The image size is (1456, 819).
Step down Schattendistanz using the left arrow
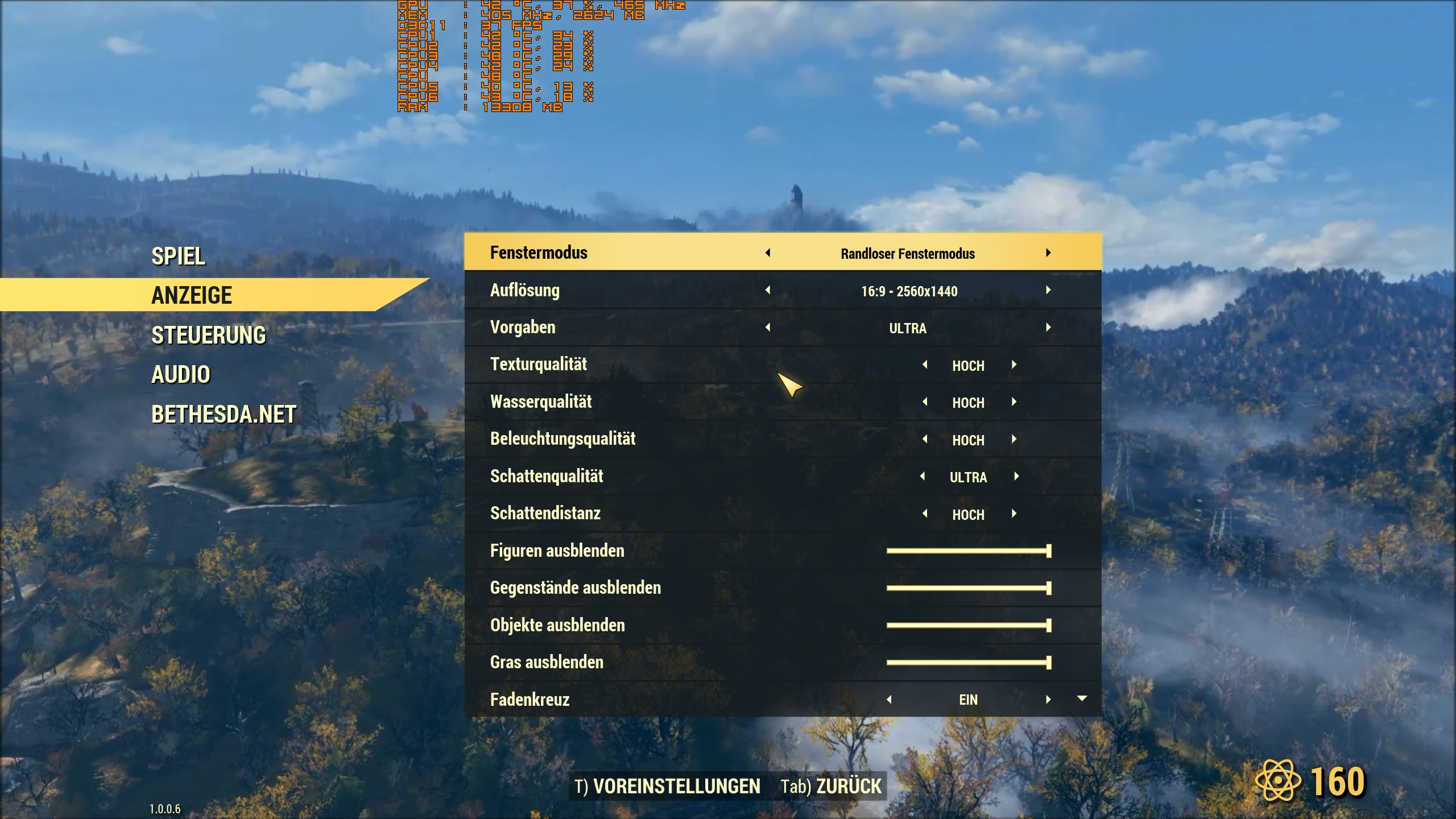pos(925,514)
